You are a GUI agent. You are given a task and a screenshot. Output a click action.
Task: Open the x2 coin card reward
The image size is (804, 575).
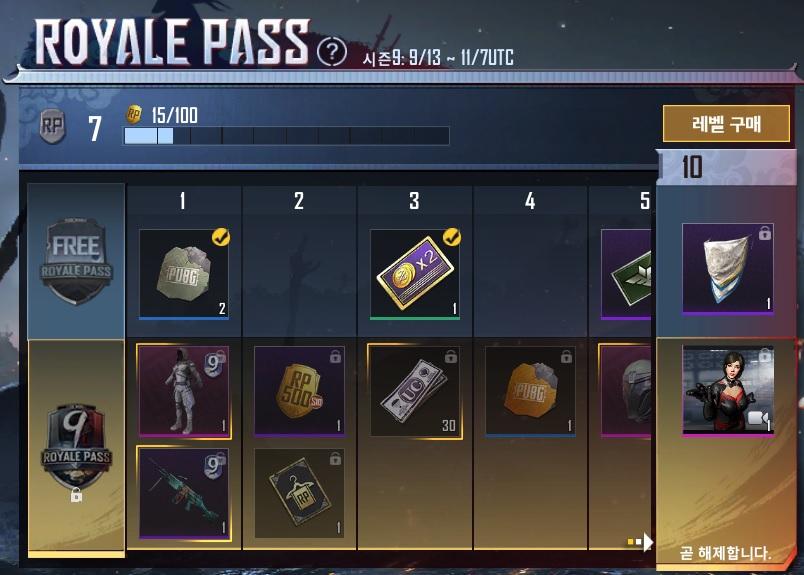tap(414, 274)
